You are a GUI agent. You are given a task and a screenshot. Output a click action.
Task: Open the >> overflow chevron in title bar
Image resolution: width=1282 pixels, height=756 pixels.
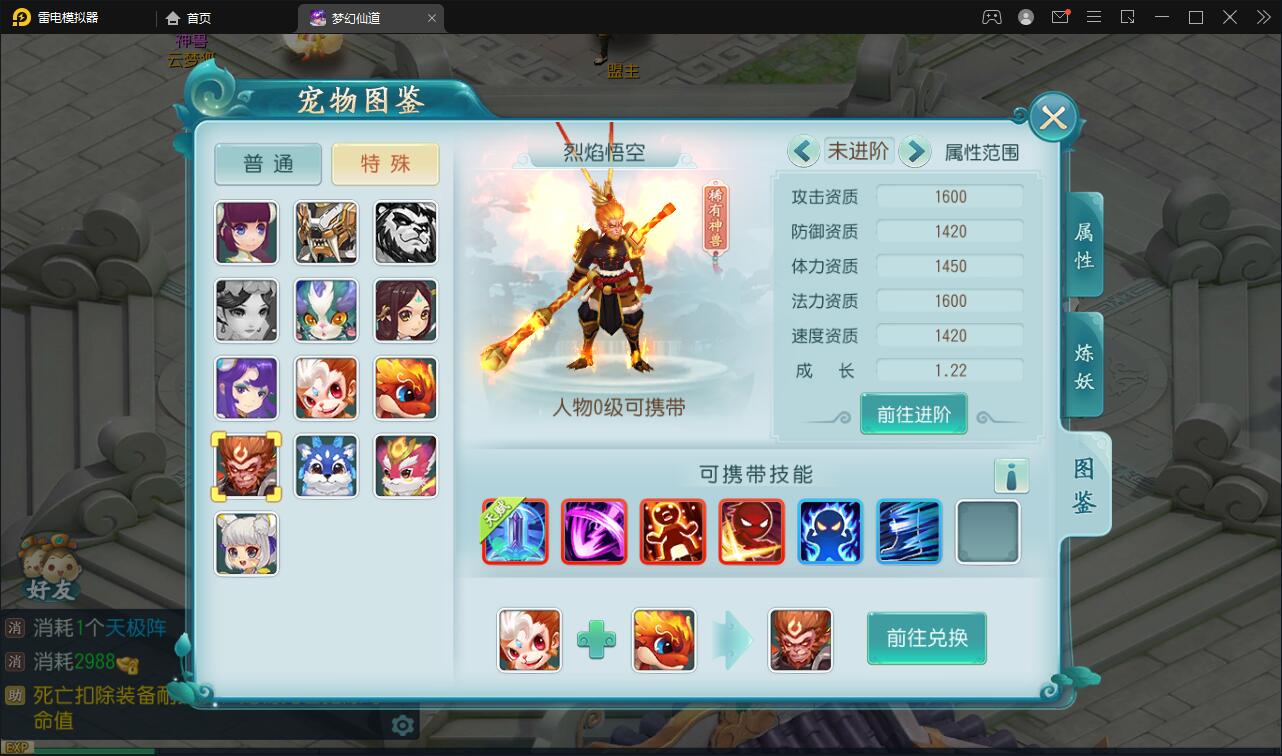point(1261,17)
